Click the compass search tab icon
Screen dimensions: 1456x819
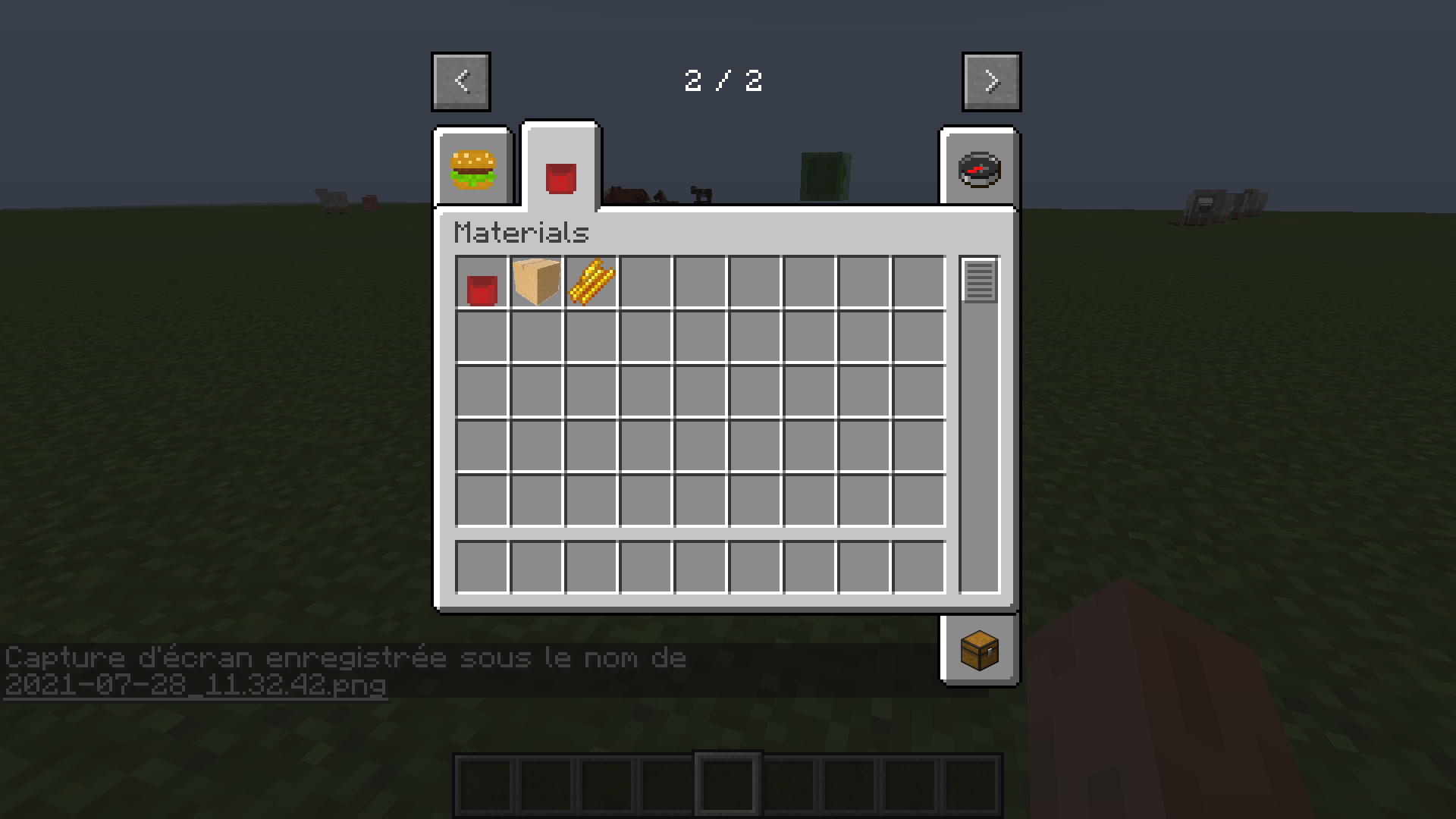979,168
